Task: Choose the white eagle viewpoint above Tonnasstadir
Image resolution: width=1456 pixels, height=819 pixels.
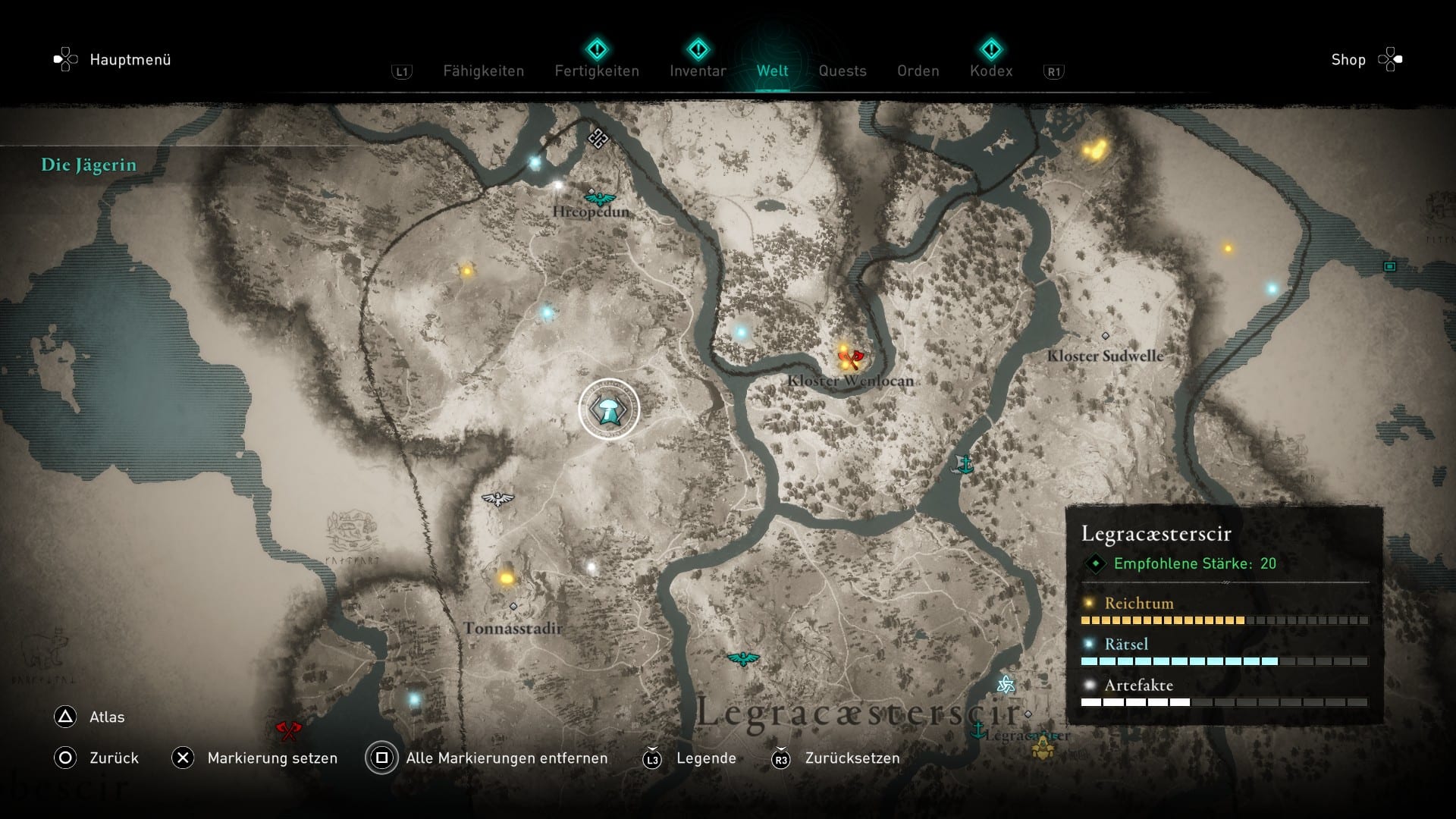Action: [497, 499]
